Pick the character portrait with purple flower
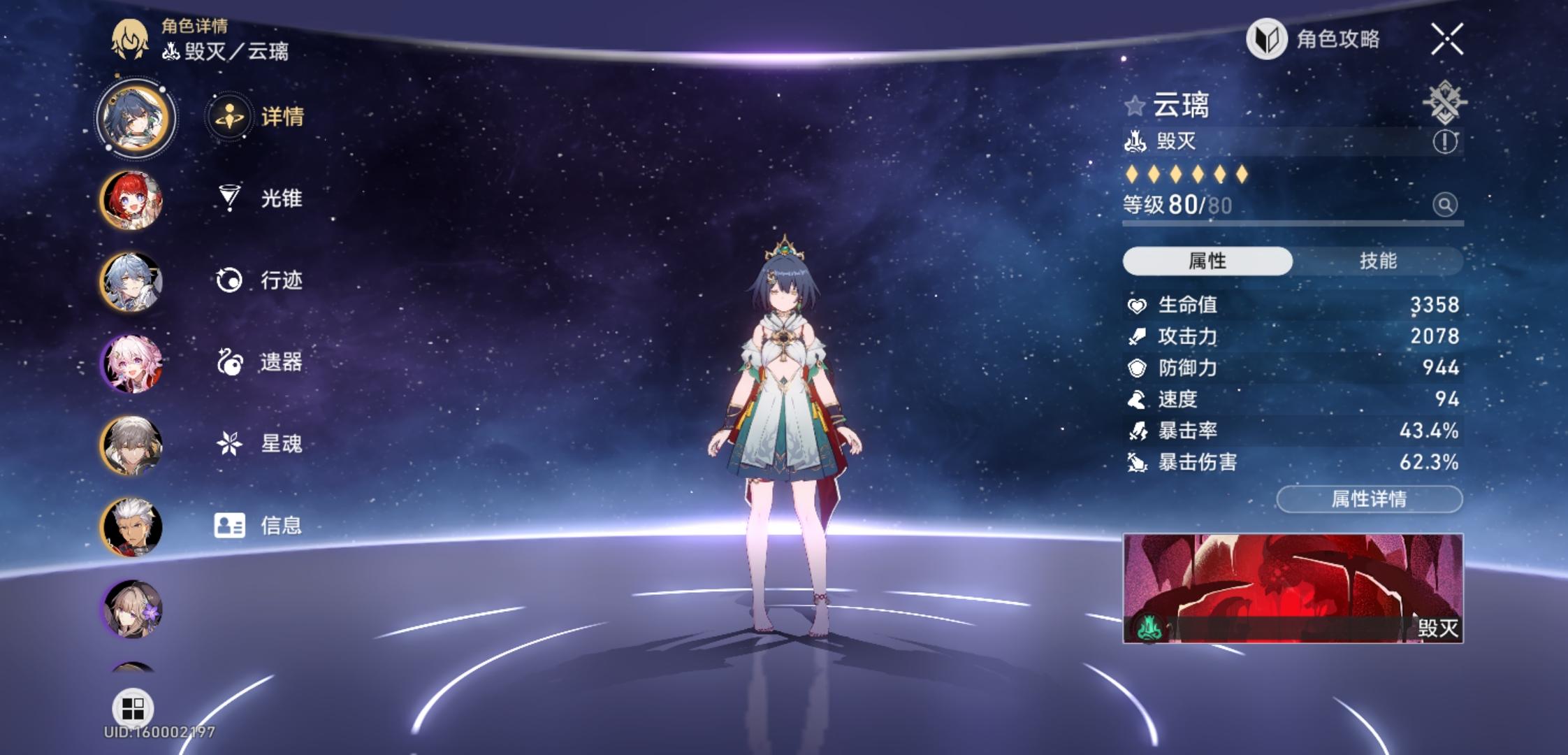The image size is (1568, 755). (132, 609)
